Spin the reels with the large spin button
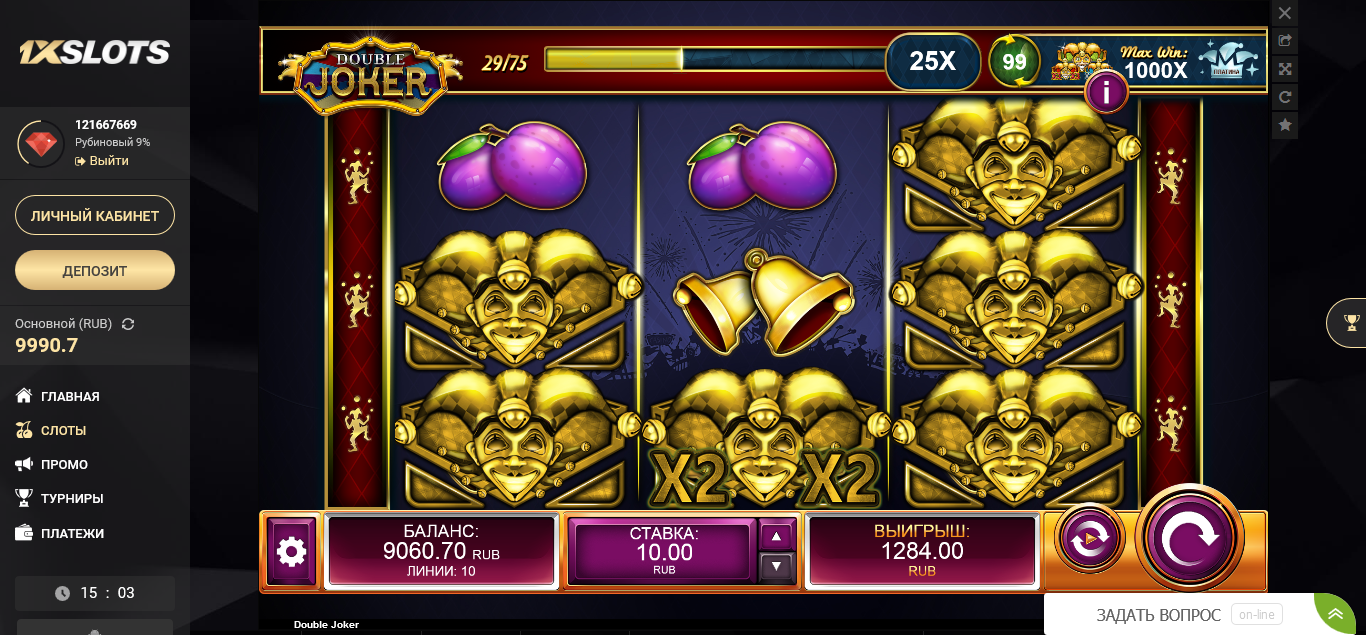The width and height of the screenshot is (1366, 635). point(1189,539)
